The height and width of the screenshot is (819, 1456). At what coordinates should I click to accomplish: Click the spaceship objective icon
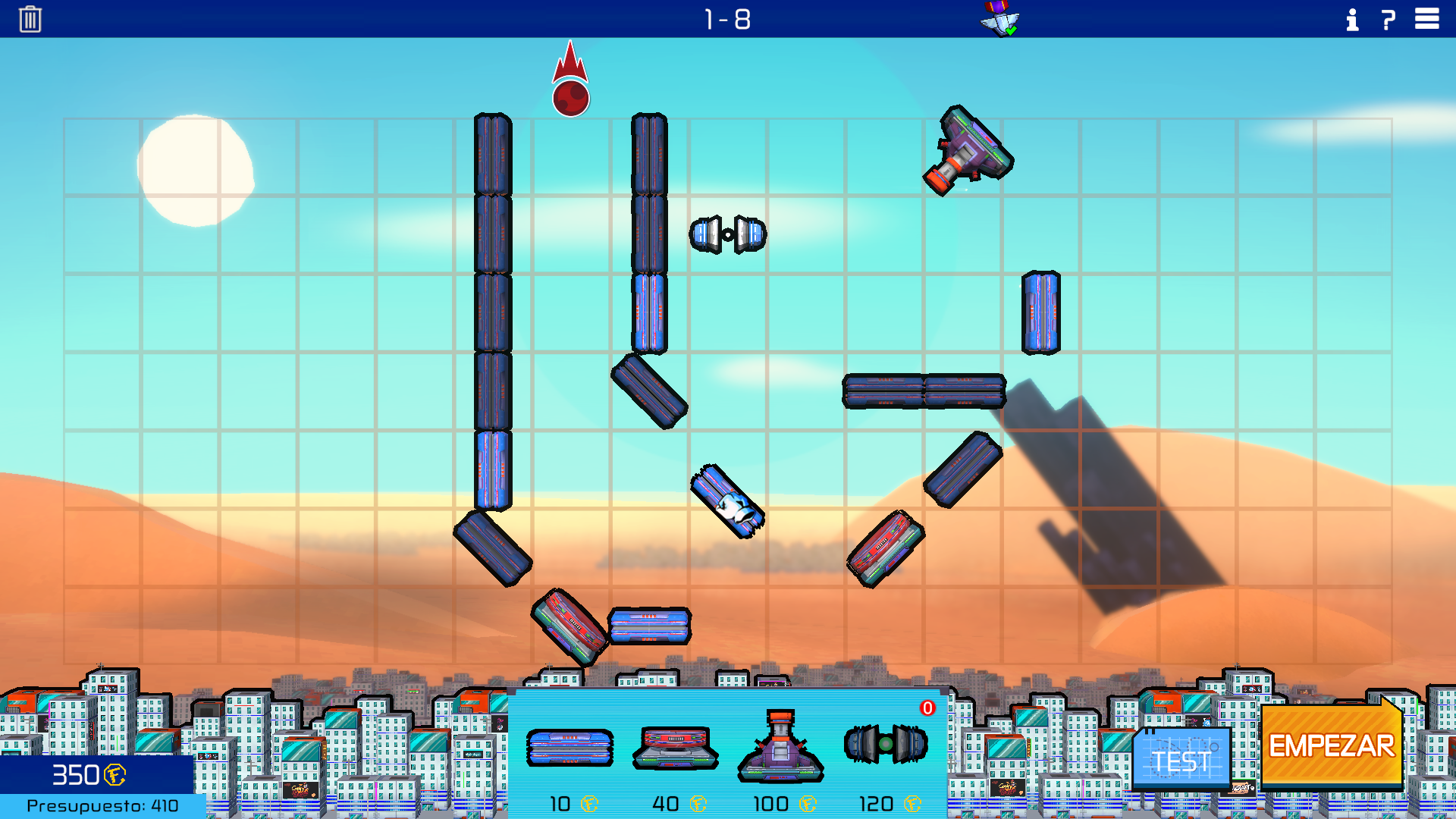(x=999, y=19)
